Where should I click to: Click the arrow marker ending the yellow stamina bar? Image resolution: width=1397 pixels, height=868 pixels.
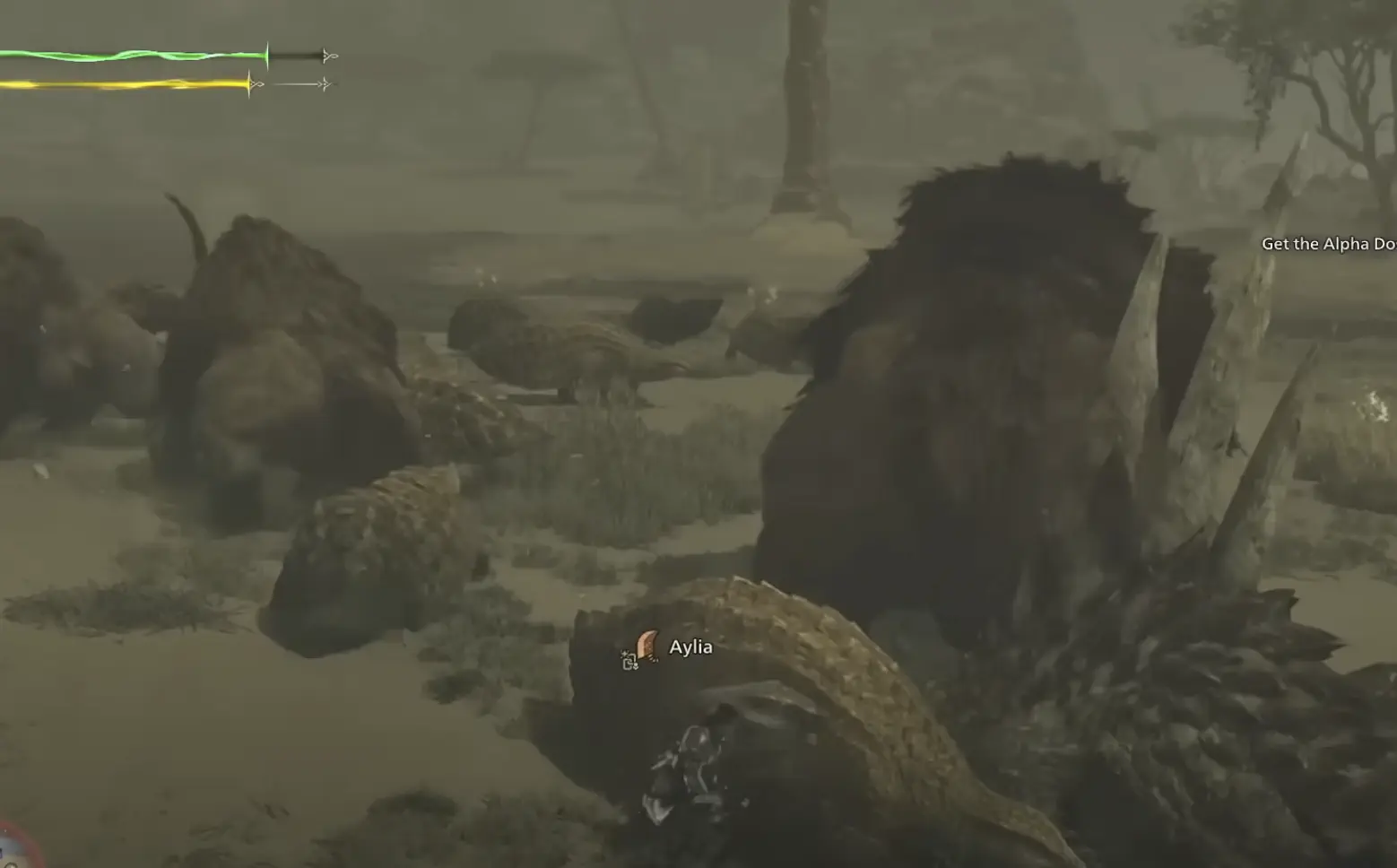point(258,82)
